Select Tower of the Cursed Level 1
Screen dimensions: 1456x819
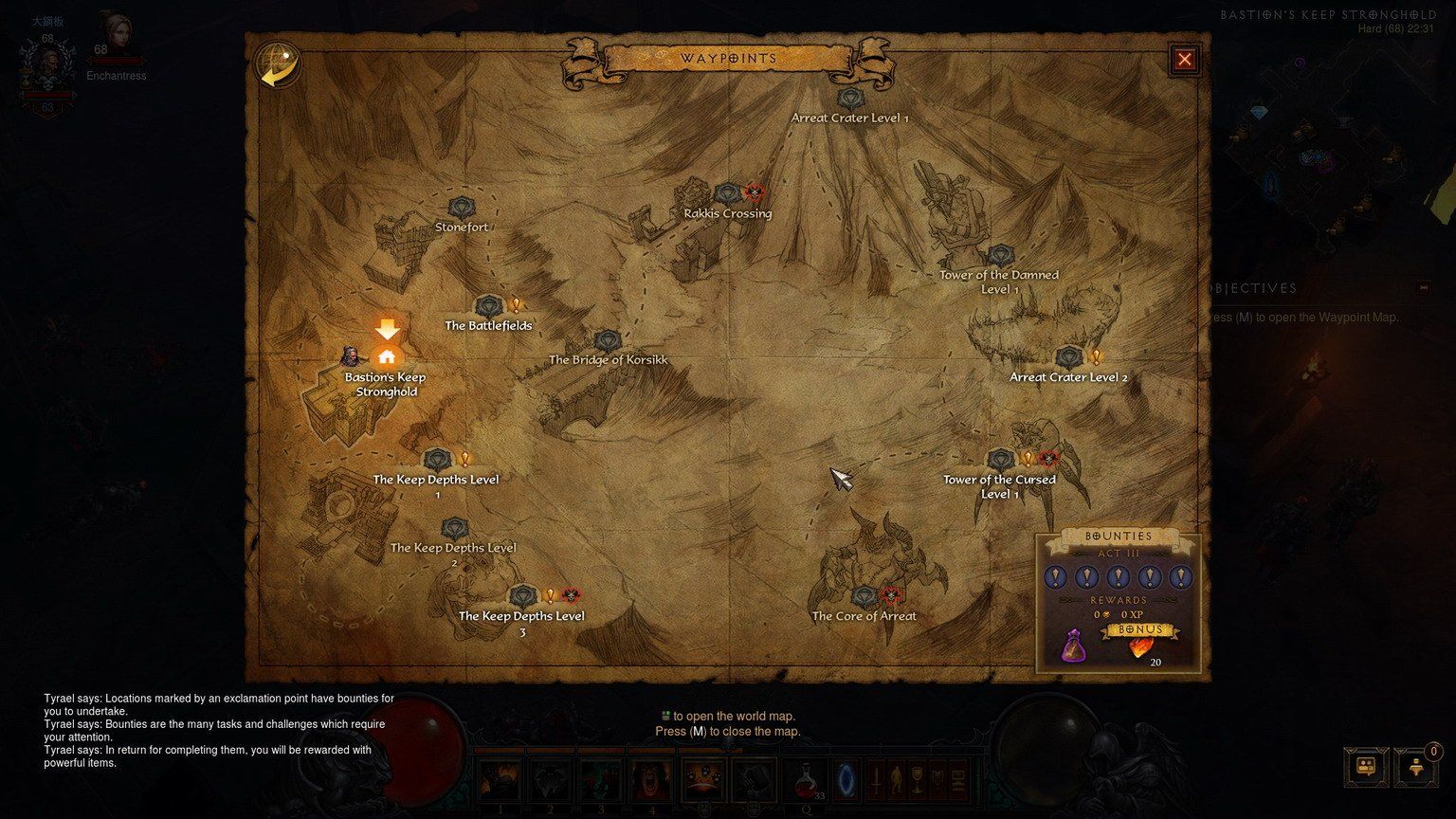point(1001,461)
